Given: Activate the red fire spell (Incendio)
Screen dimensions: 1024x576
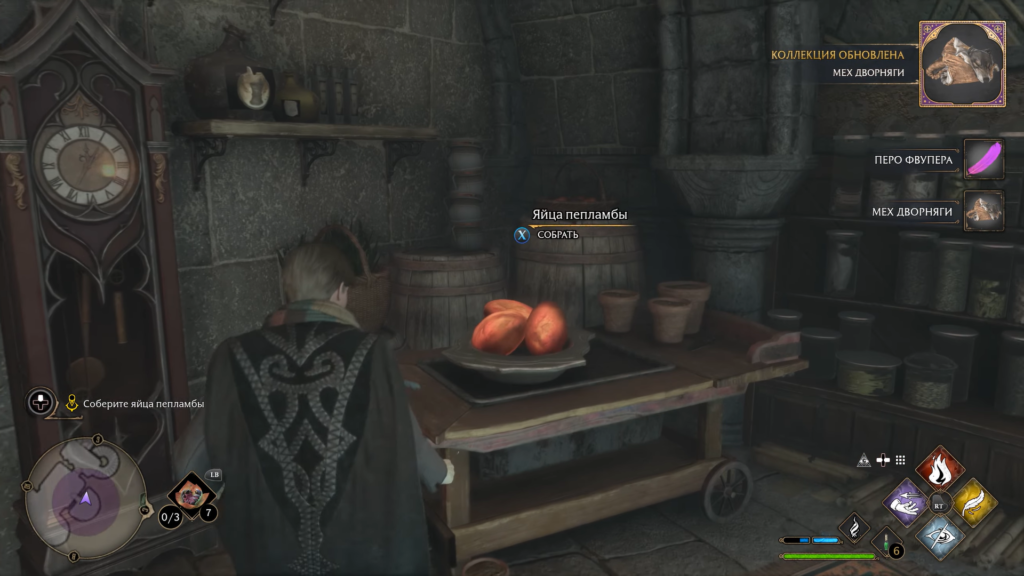Looking at the screenshot, I should pos(940,469).
